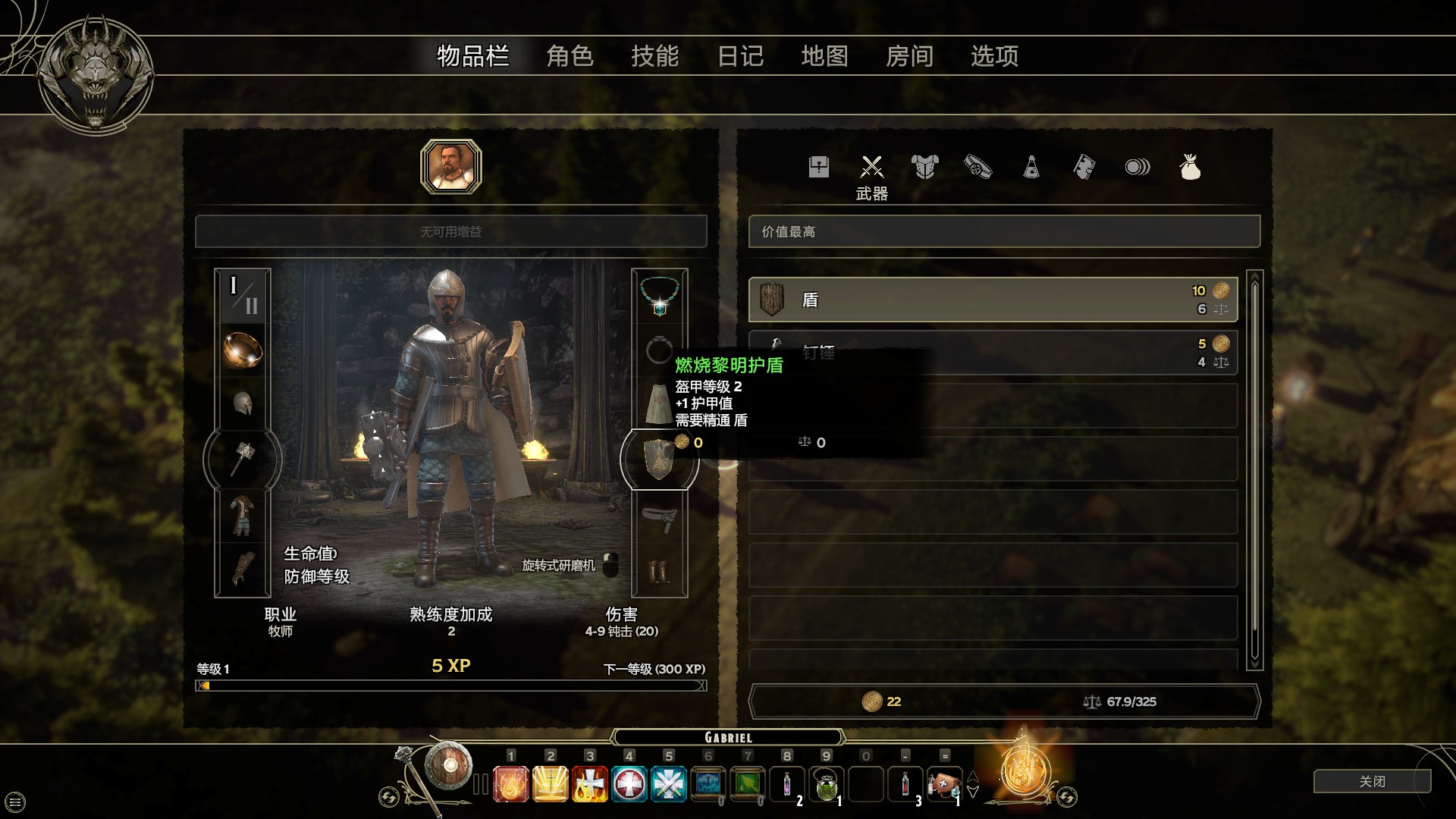Expand the hotbar with the up arrow
This screenshot has height=819, width=1456.
[x=973, y=775]
